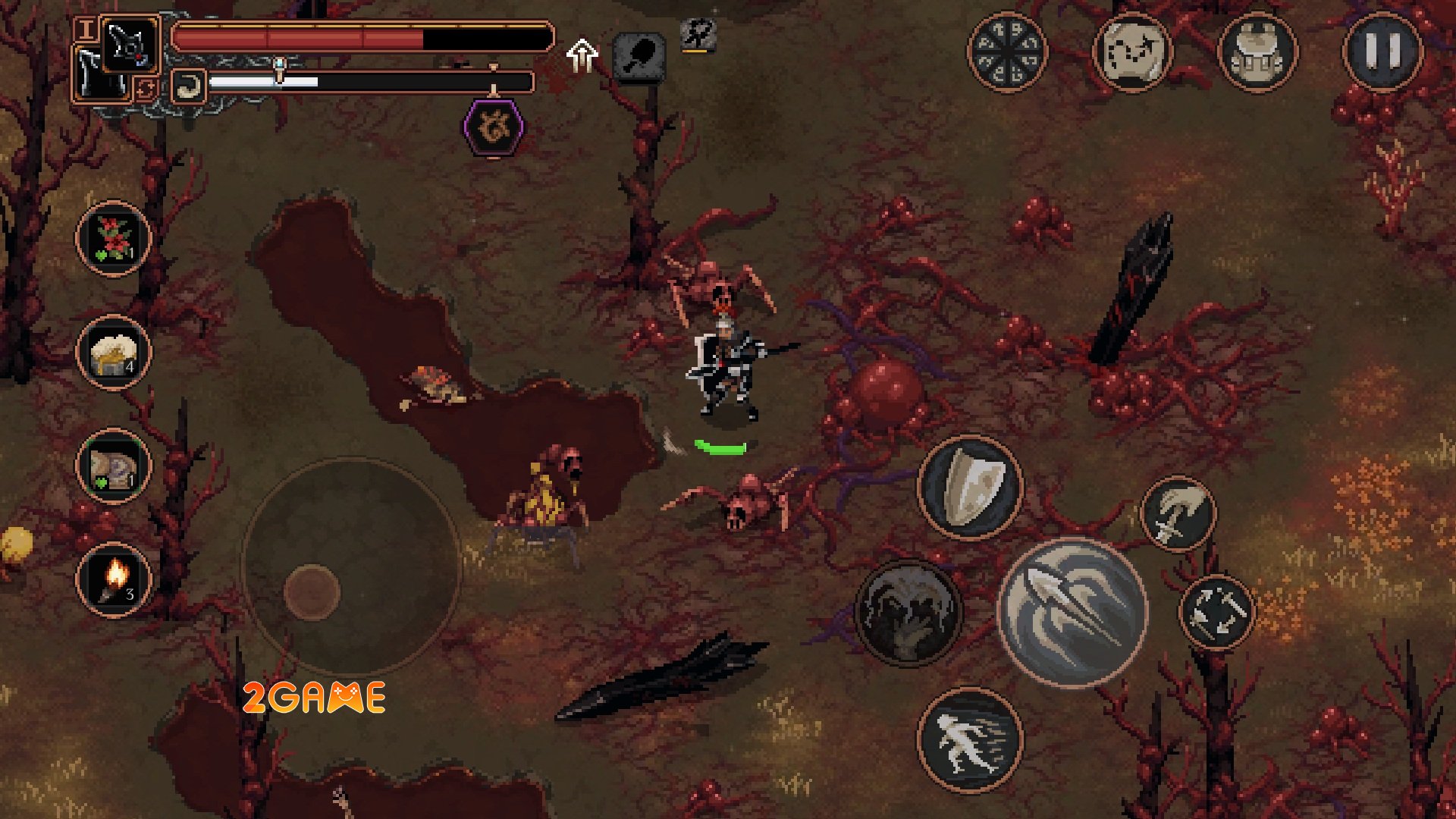Tap the purple hexagon status emblem

click(493, 127)
